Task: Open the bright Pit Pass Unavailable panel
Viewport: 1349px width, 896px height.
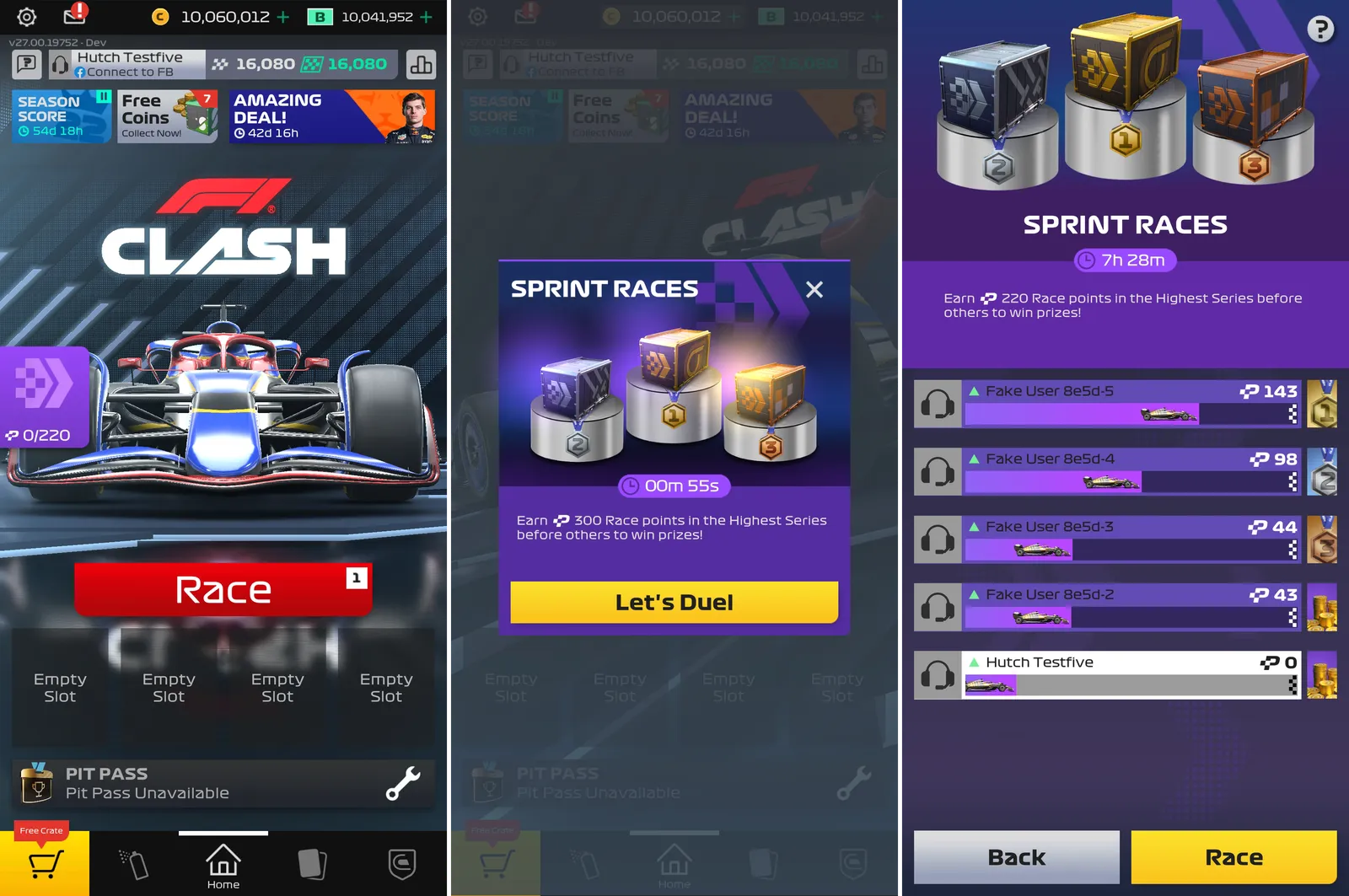Action: [223, 783]
